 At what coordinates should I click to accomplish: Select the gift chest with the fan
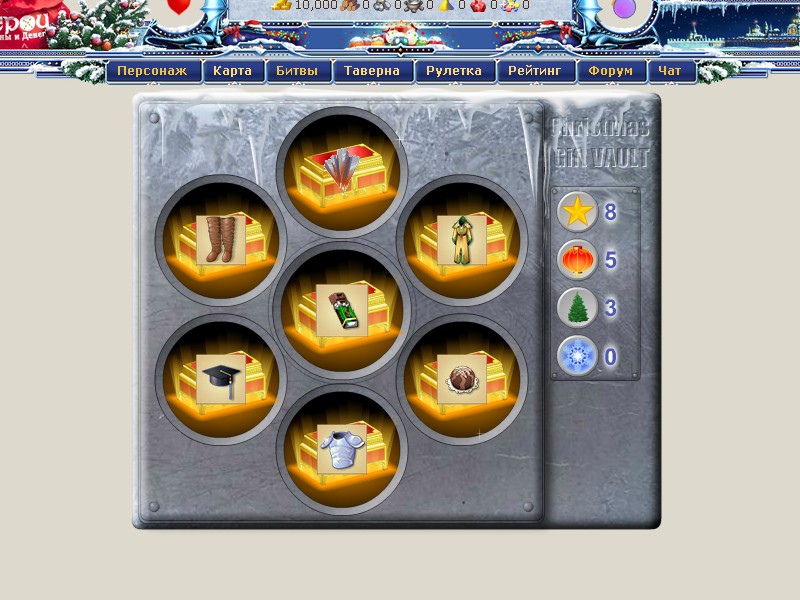(x=342, y=169)
